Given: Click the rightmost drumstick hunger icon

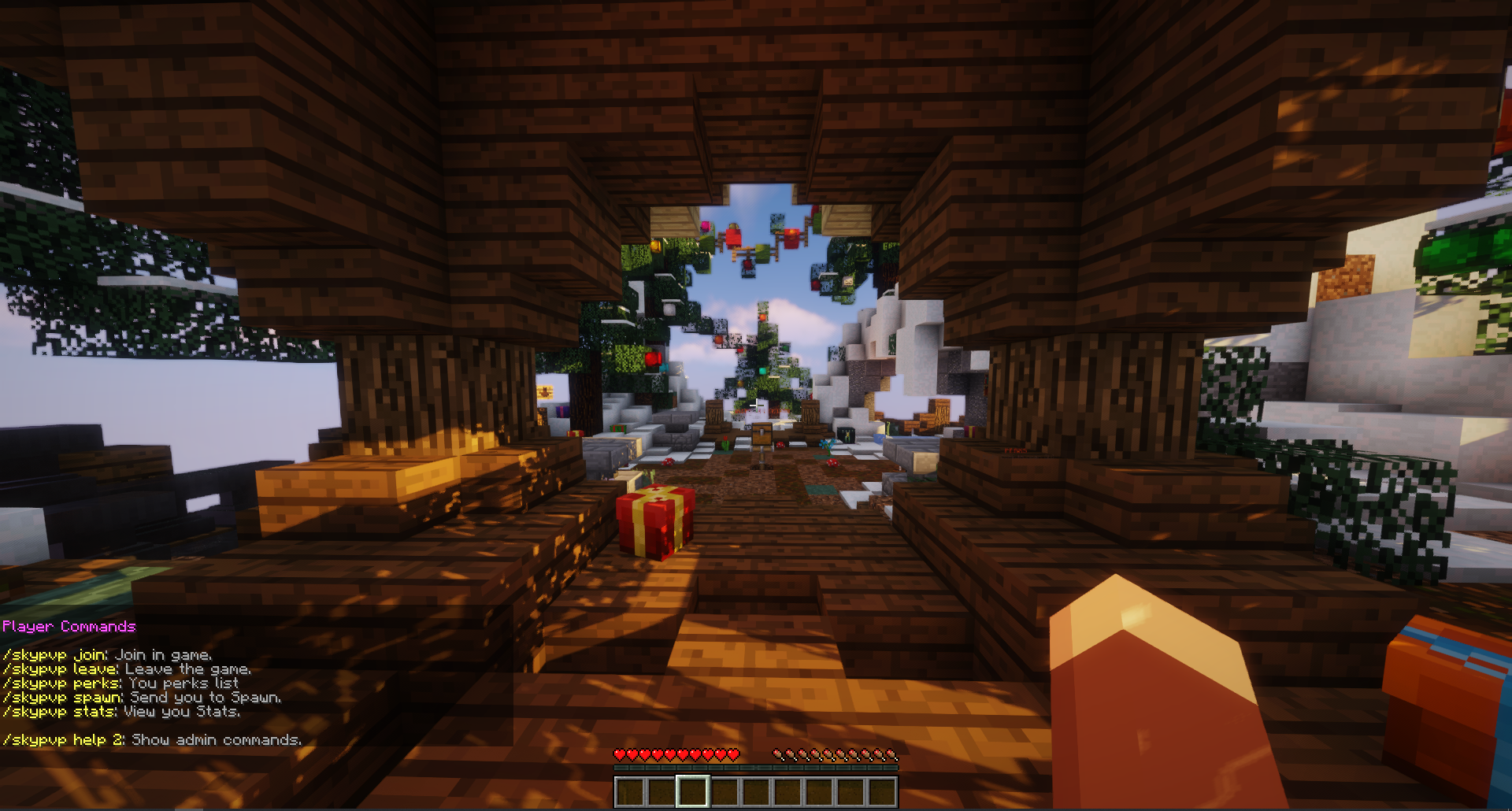Looking at the screenshot, I should click(x=892, y=753).
